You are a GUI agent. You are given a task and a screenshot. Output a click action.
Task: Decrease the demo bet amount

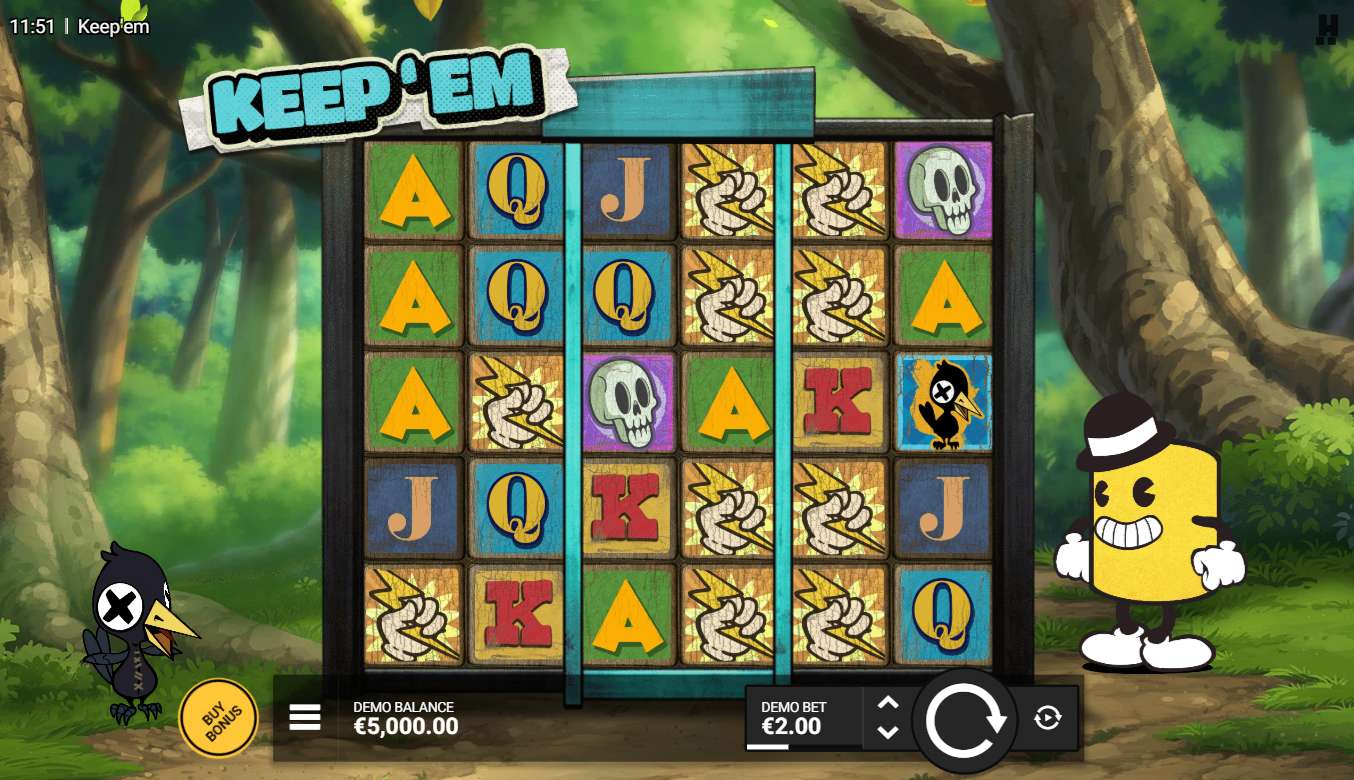888,733
